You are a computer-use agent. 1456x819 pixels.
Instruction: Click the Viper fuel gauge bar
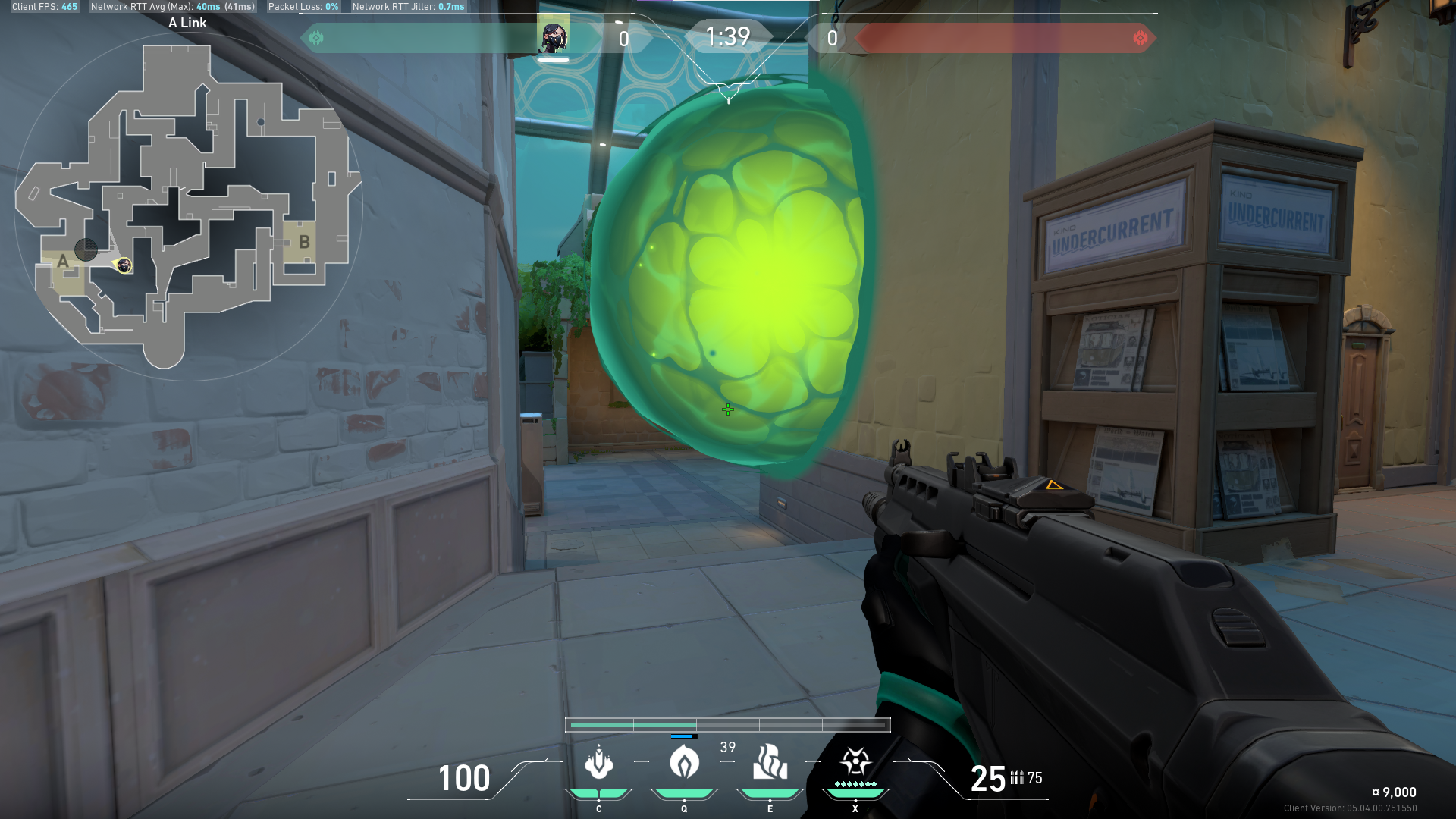click(x=726, y=724)
